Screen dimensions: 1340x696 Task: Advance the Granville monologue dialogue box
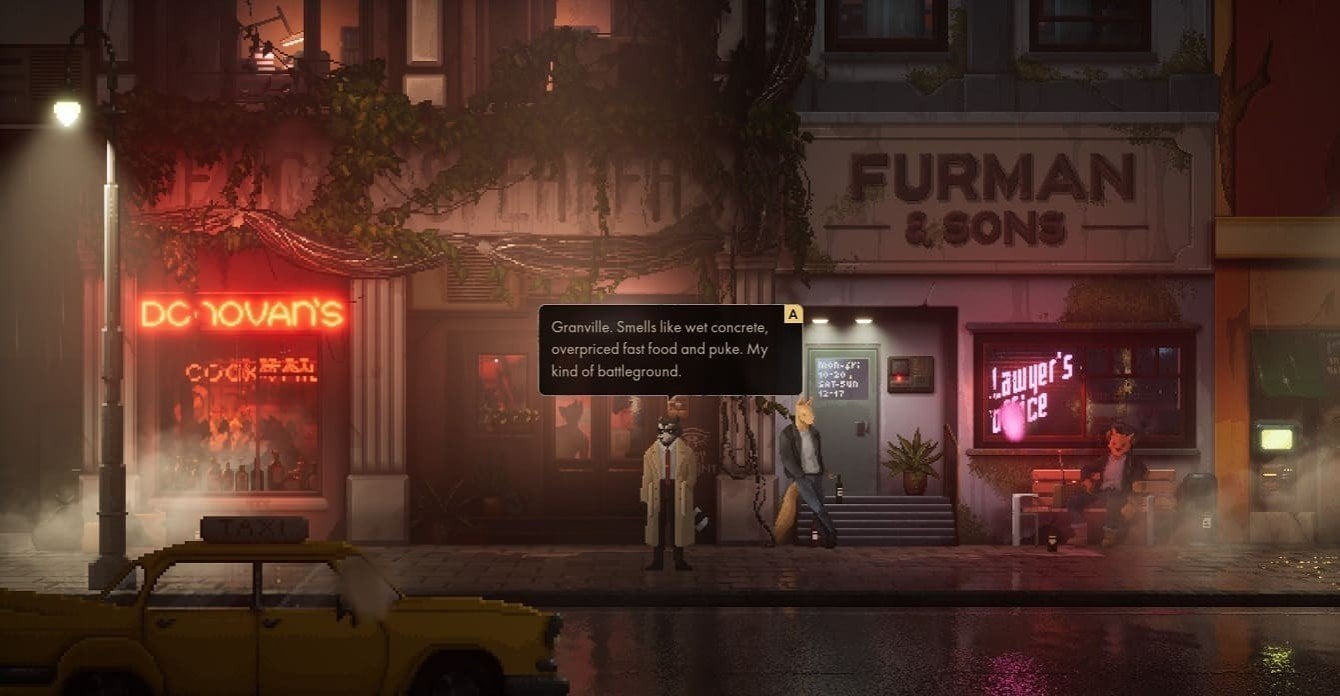[x=793, y=314]
